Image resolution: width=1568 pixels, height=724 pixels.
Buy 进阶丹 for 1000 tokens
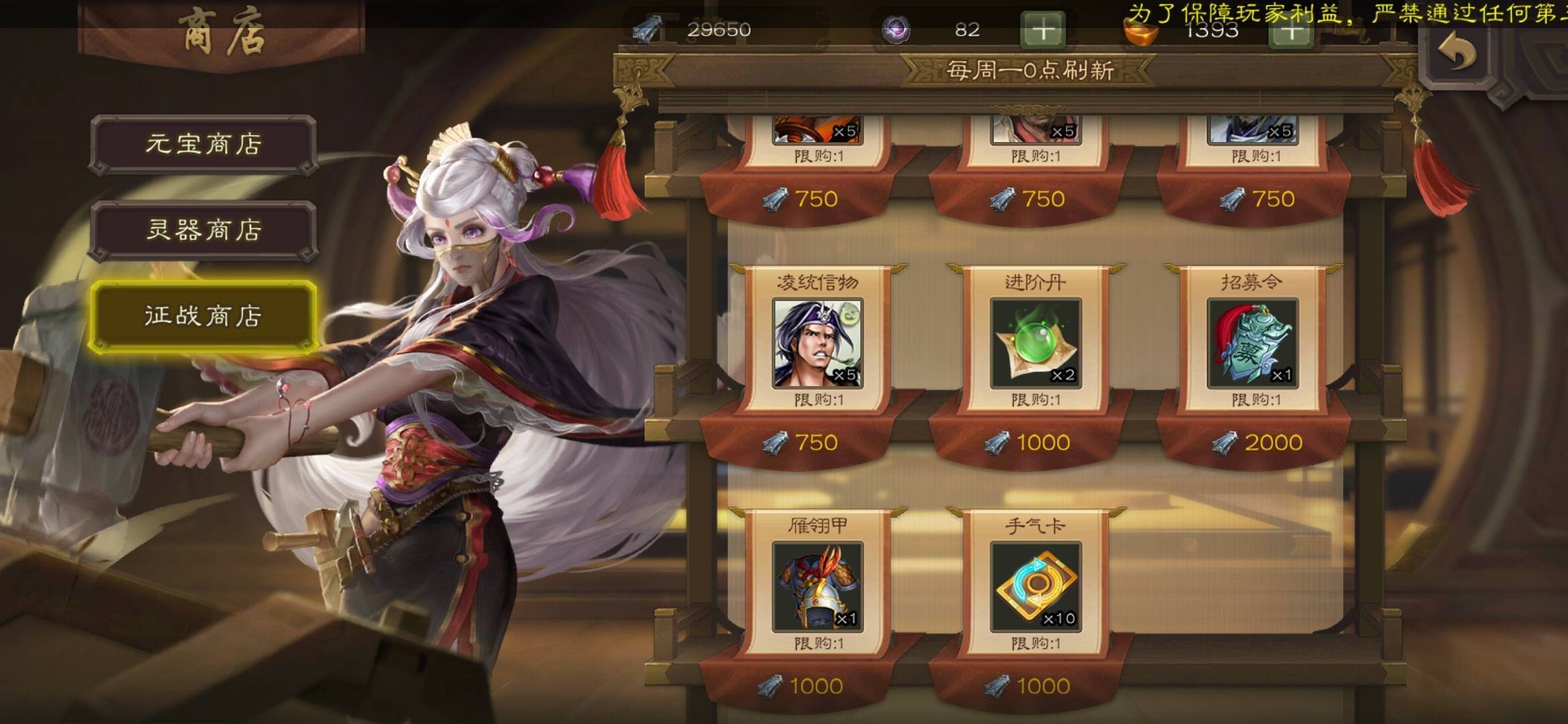1030,442
